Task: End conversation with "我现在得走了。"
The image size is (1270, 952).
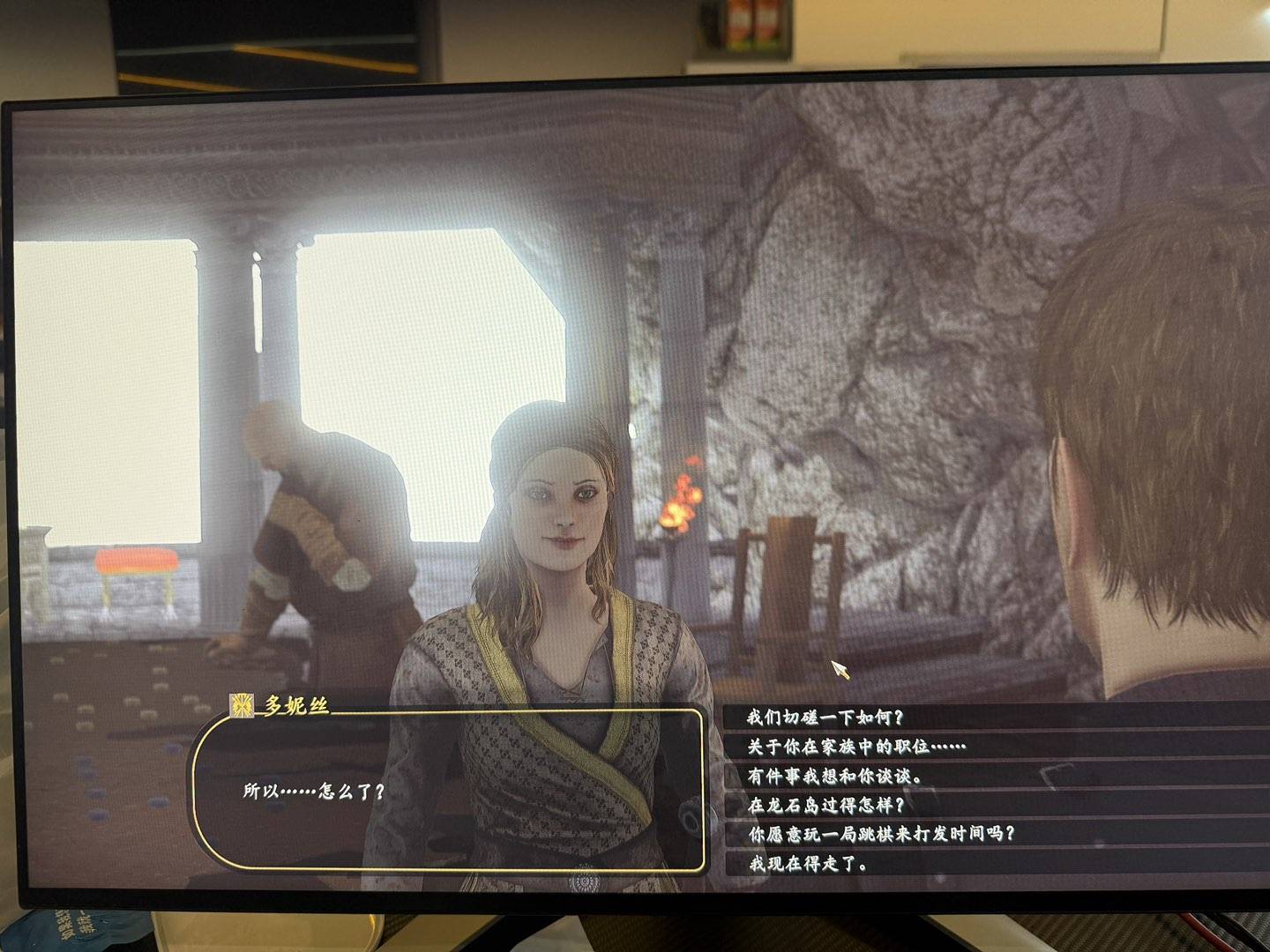Action: click(808, 864)
